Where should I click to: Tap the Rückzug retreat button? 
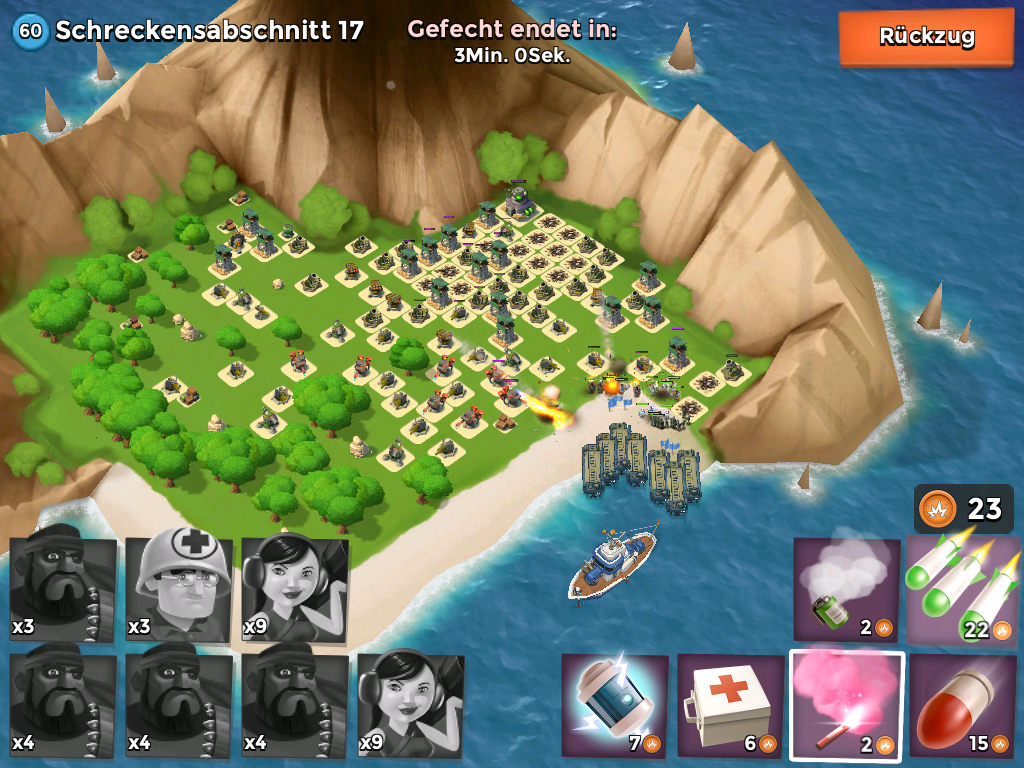[x=926, y=37]
